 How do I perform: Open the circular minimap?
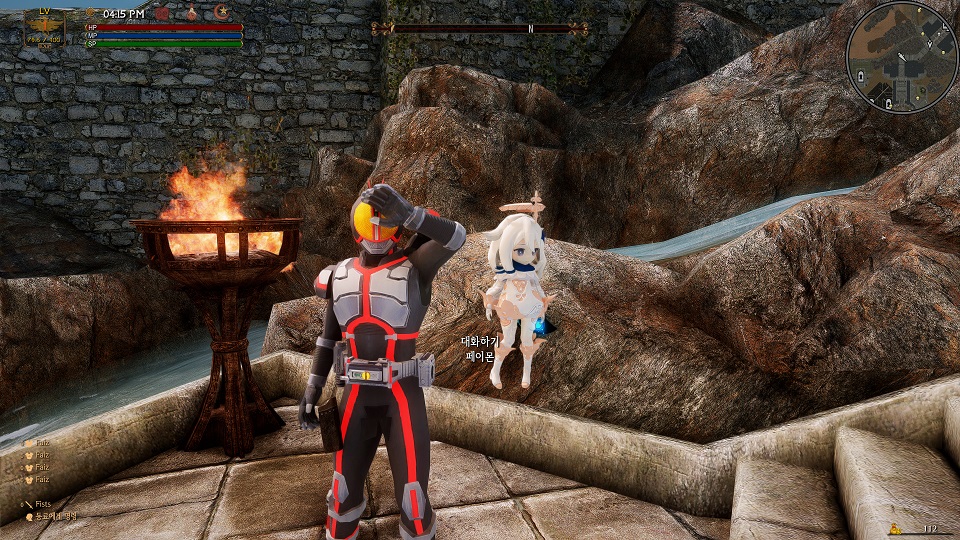pos(902,55)
